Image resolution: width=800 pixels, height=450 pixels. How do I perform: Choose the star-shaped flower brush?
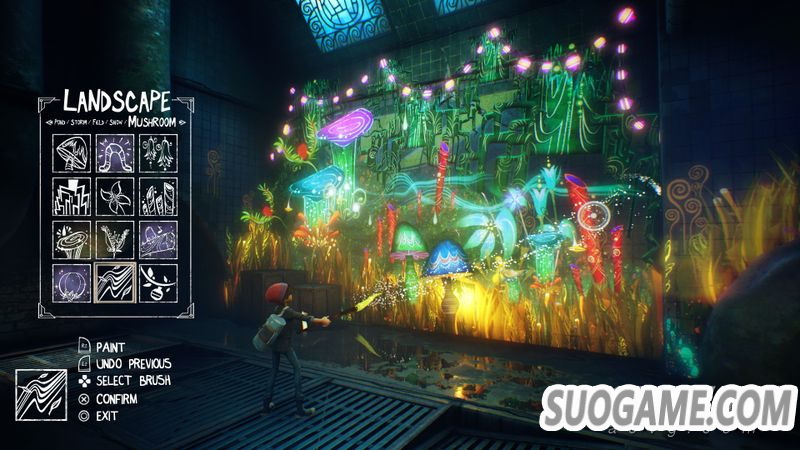(115, 197)
